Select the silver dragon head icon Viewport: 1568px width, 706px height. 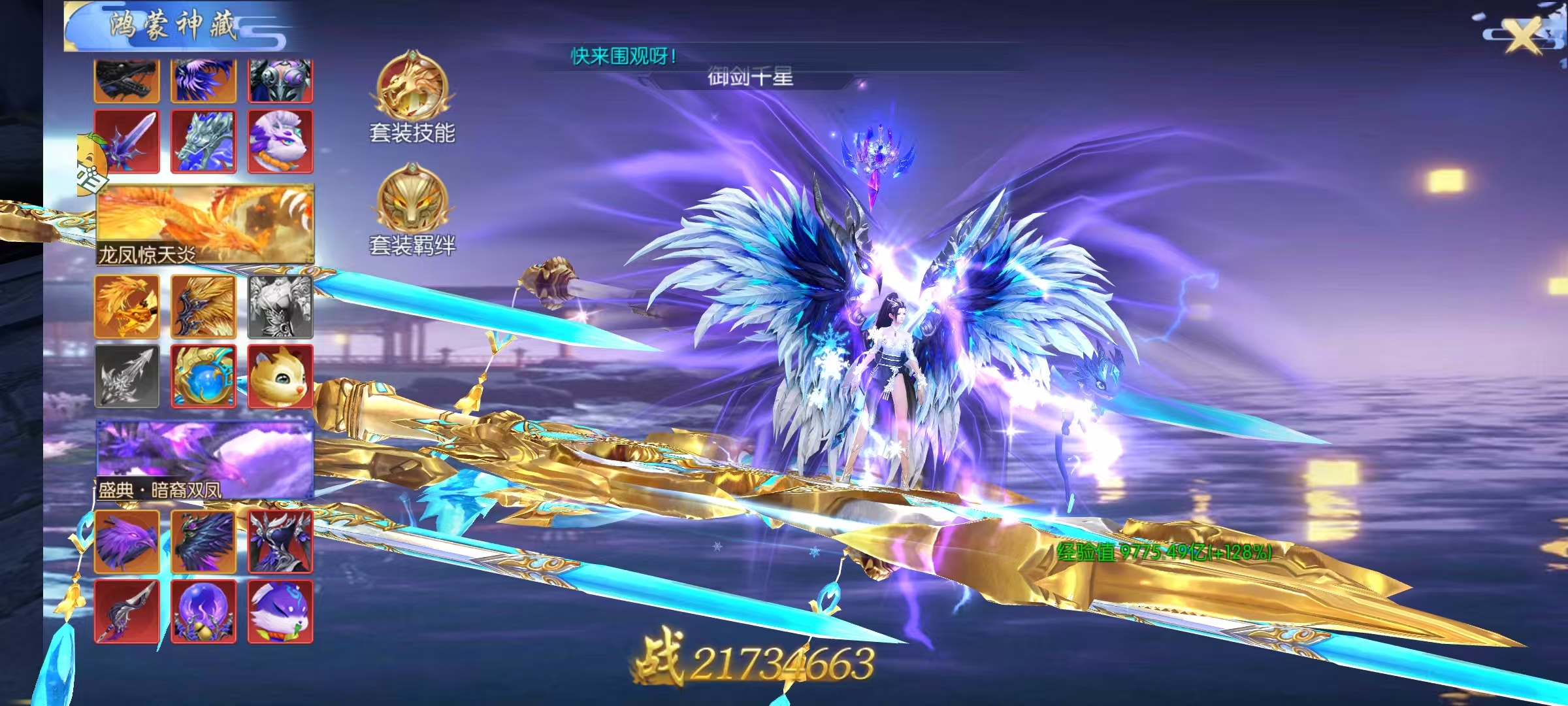204,139
